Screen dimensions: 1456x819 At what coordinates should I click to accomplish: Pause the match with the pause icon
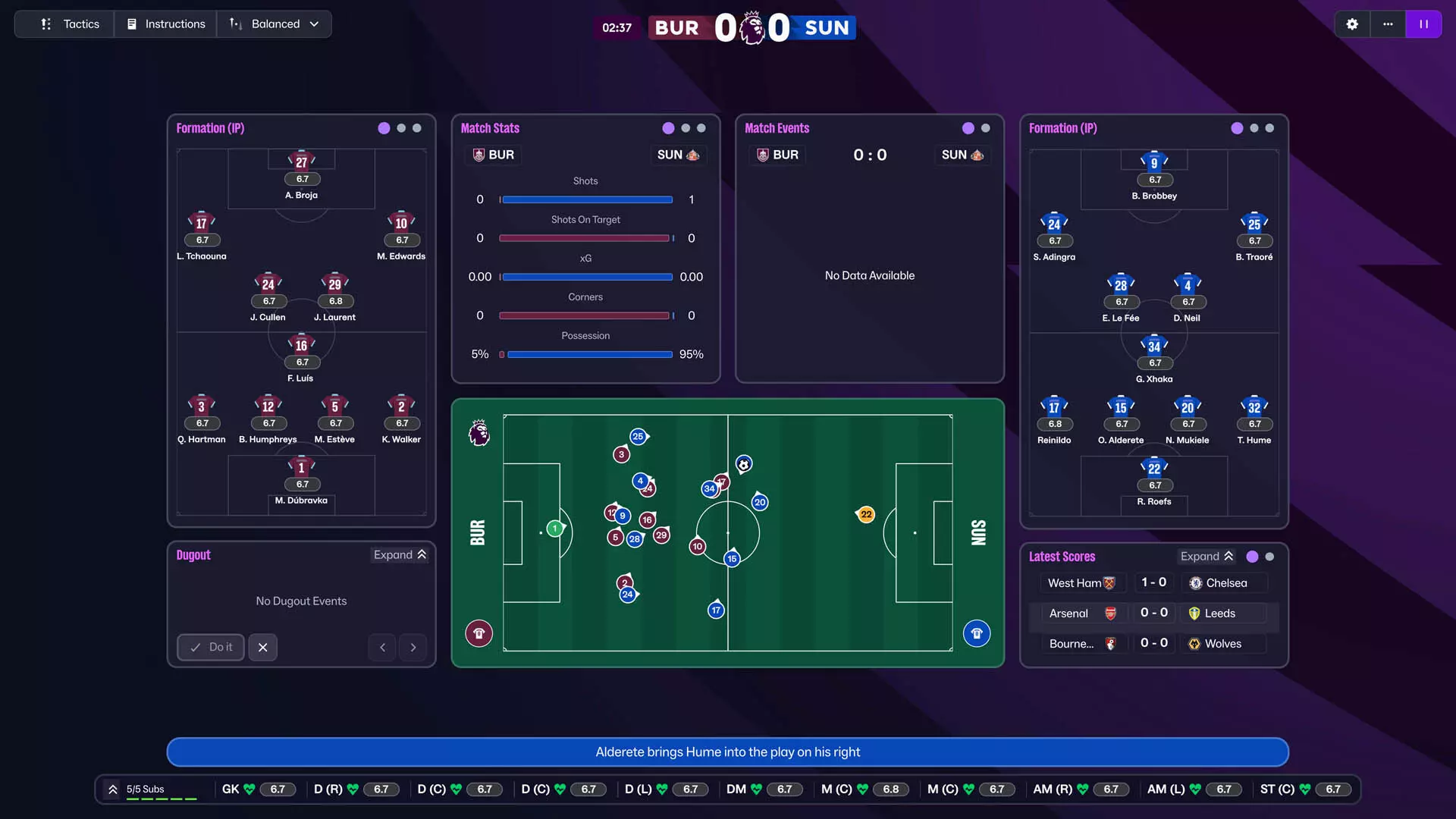coord(1424,24)
